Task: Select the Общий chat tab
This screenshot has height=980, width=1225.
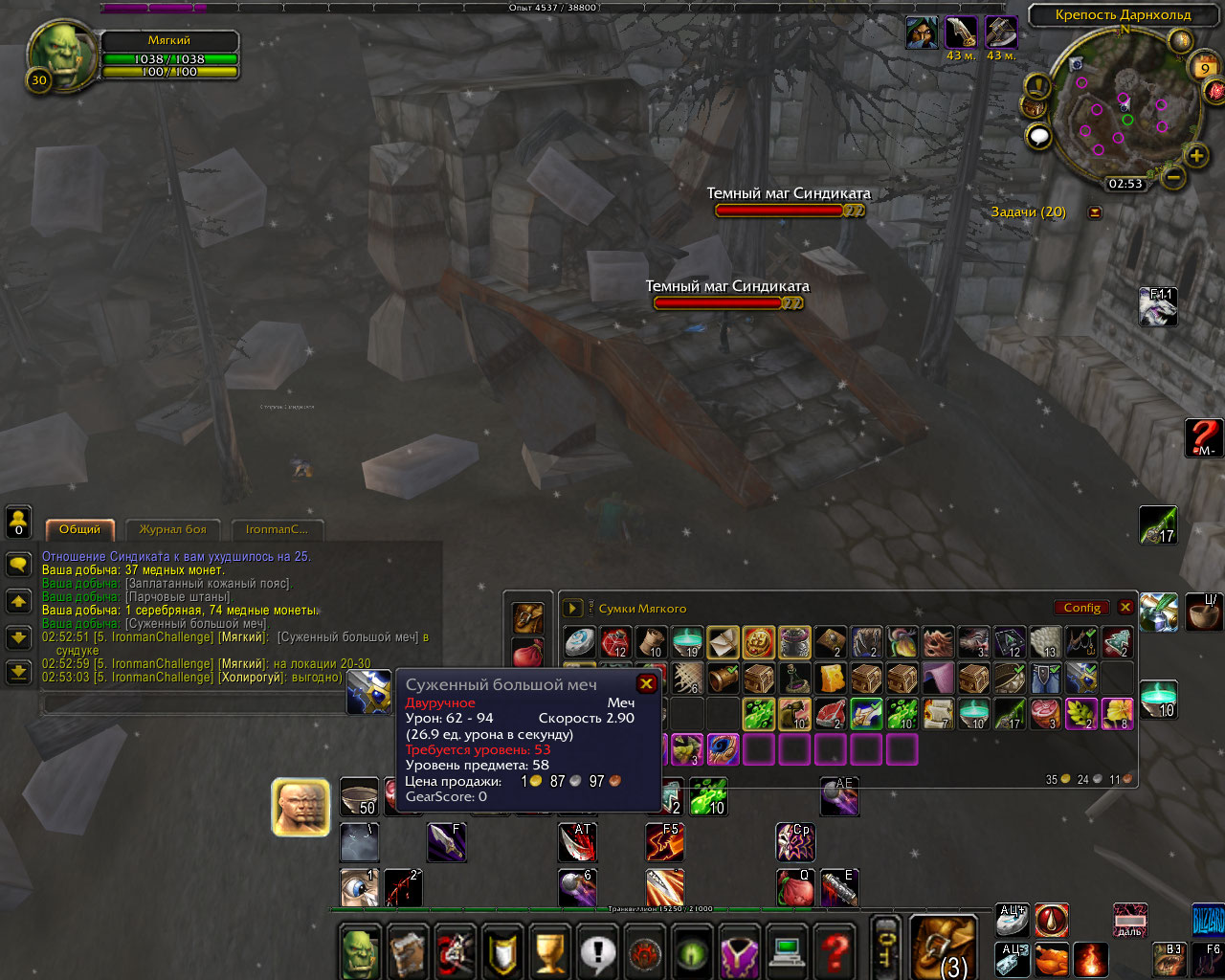Action: (79, 529)
